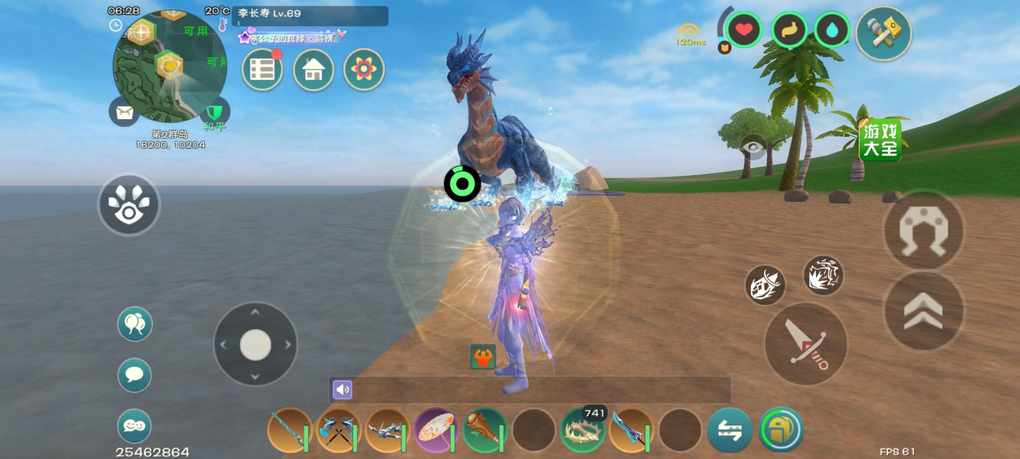This screenshot has height=459, width=1020.
Task: Swap hotbar with the arrows button
Action: click(x=730, y=431)
